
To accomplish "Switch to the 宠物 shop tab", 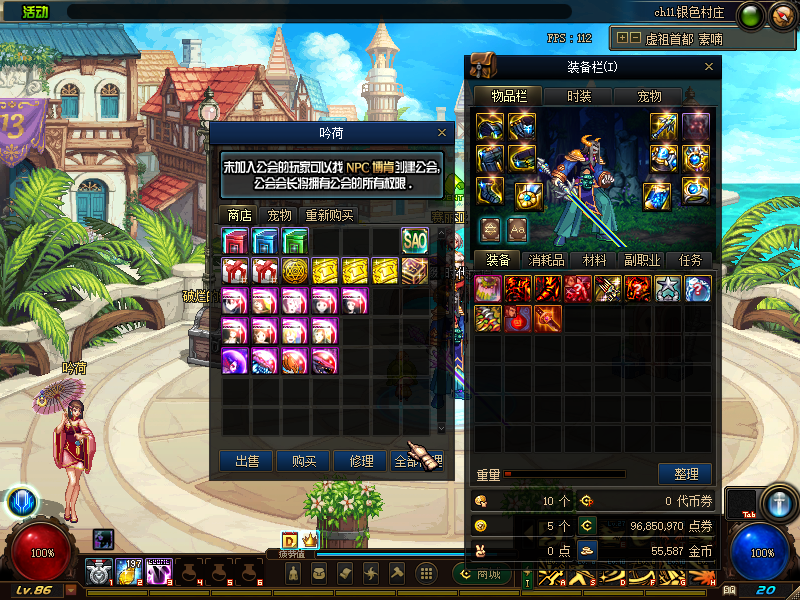I will pyautogui.click(x=279, y=215).
